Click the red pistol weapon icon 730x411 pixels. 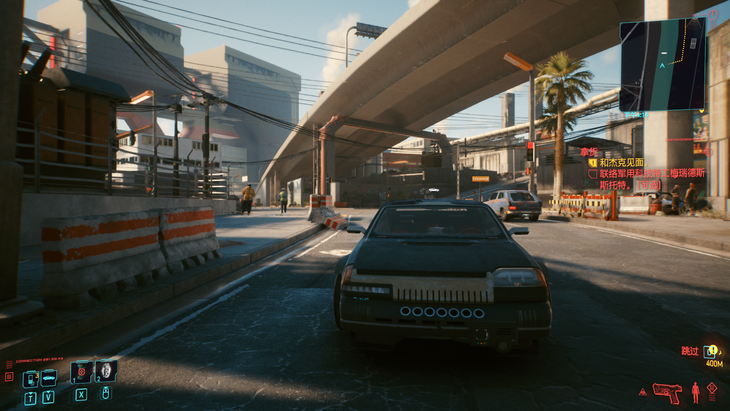665,392
